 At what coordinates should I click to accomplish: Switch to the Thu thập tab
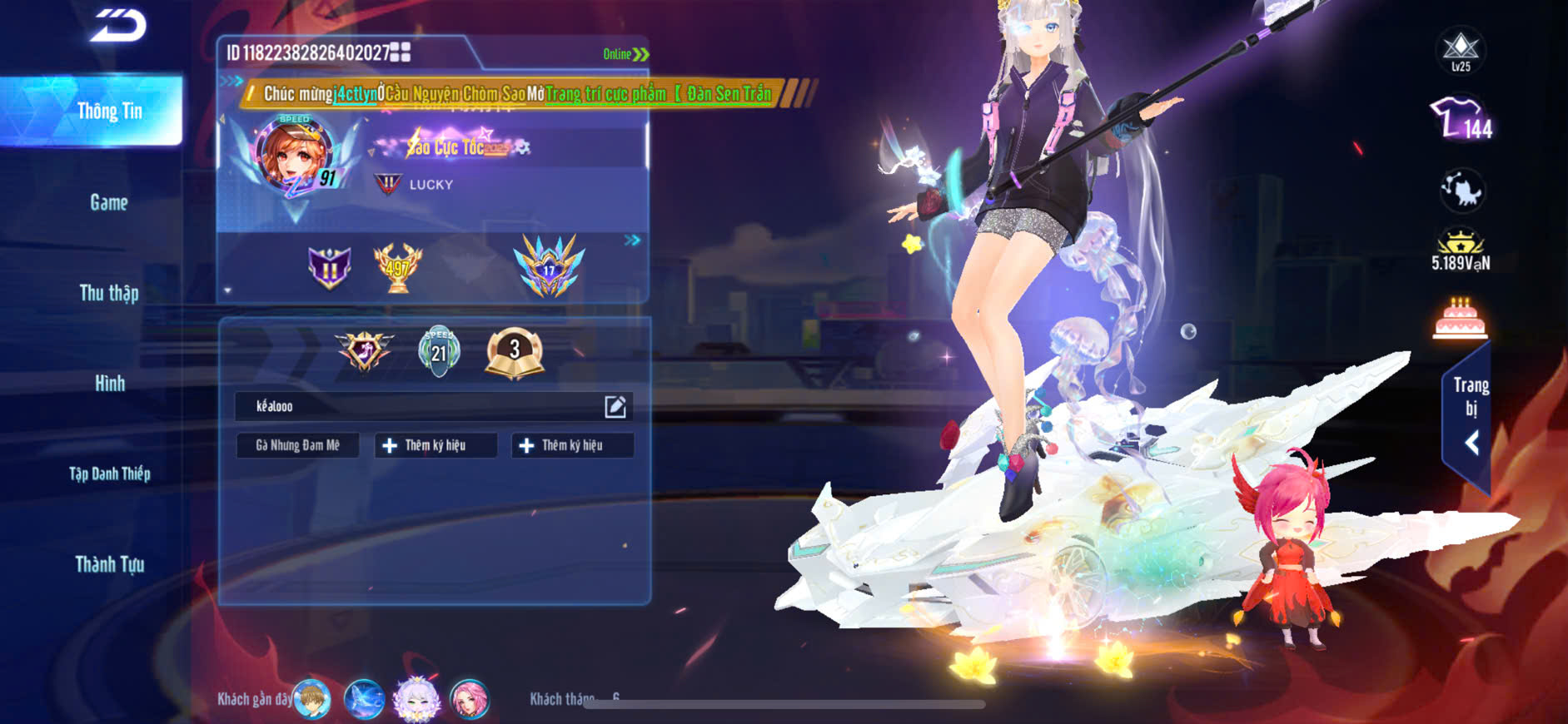(x=109, y=293)
